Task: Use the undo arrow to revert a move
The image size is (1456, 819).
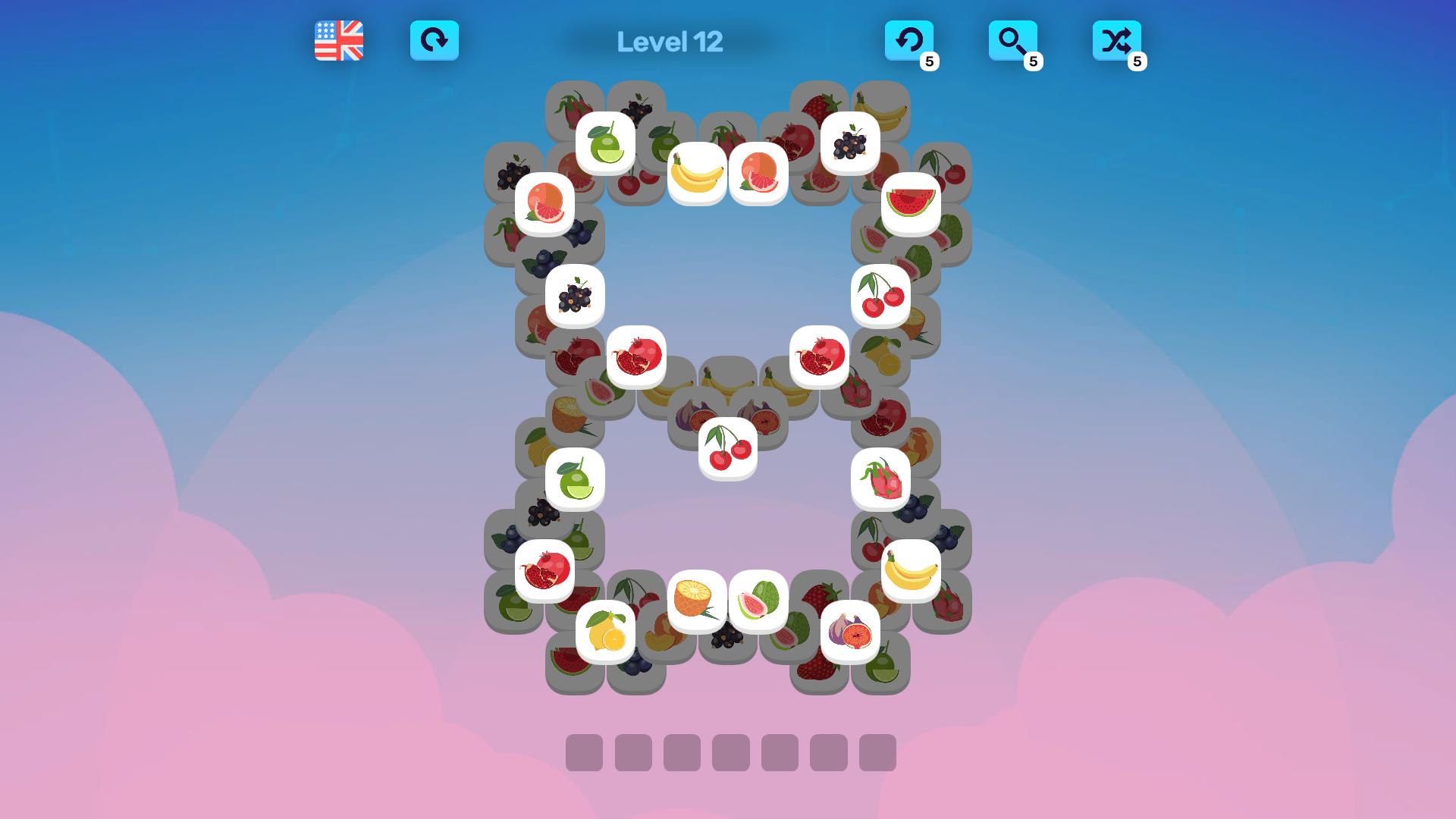Action: tap(908, 42)
